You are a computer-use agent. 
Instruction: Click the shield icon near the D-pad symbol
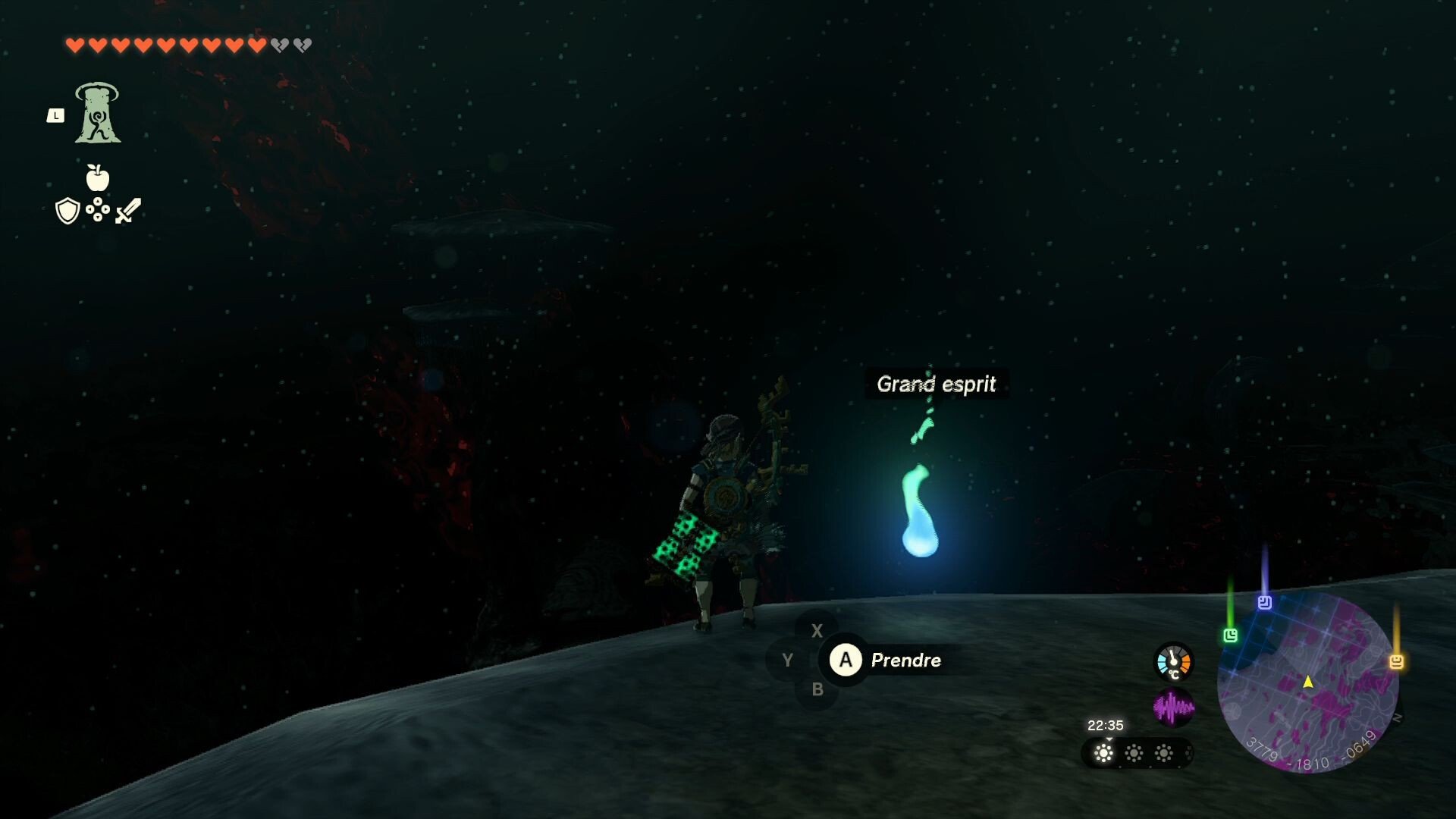click(67, 211)
